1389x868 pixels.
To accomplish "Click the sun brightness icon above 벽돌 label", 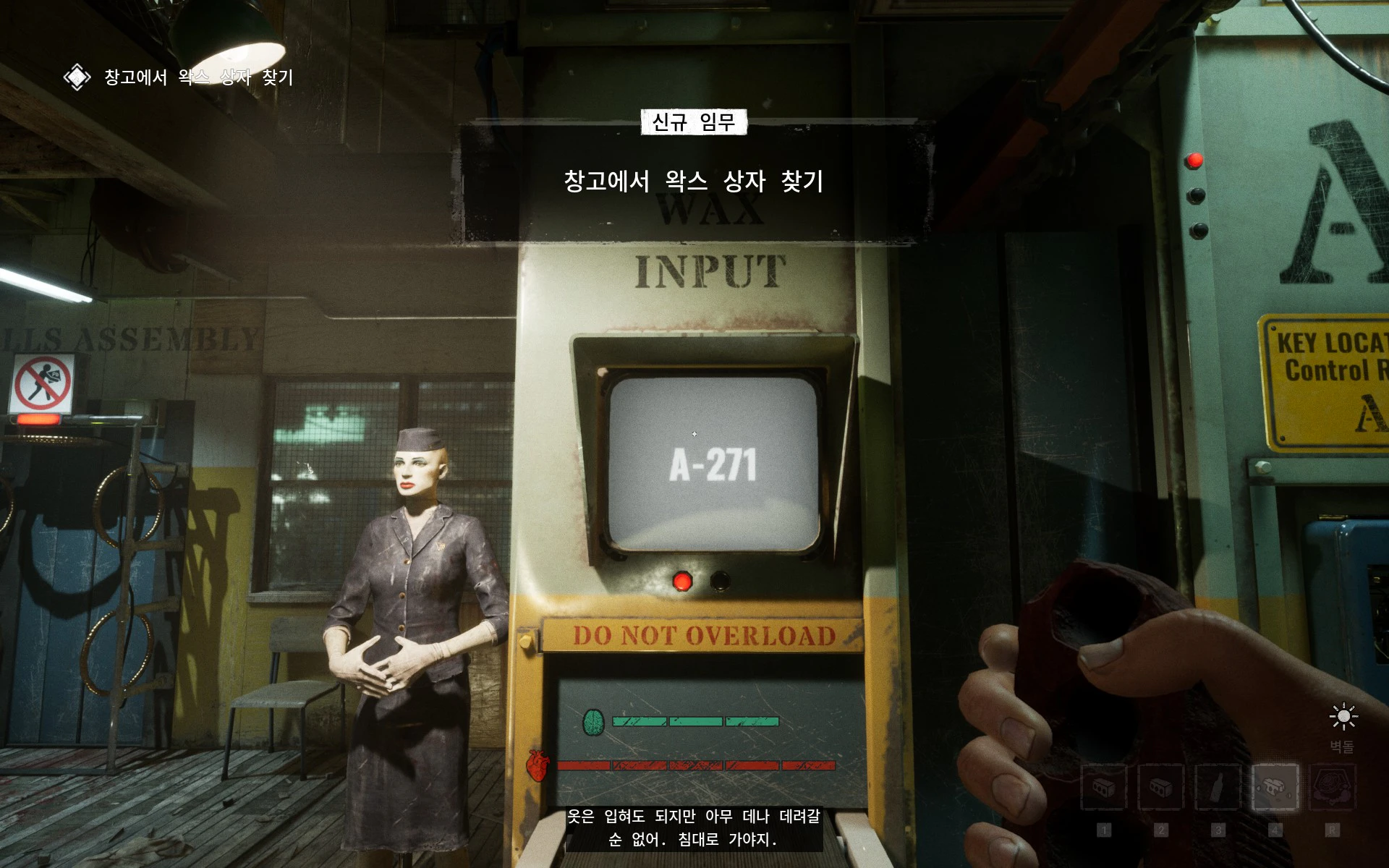I will click(1343, 716).
